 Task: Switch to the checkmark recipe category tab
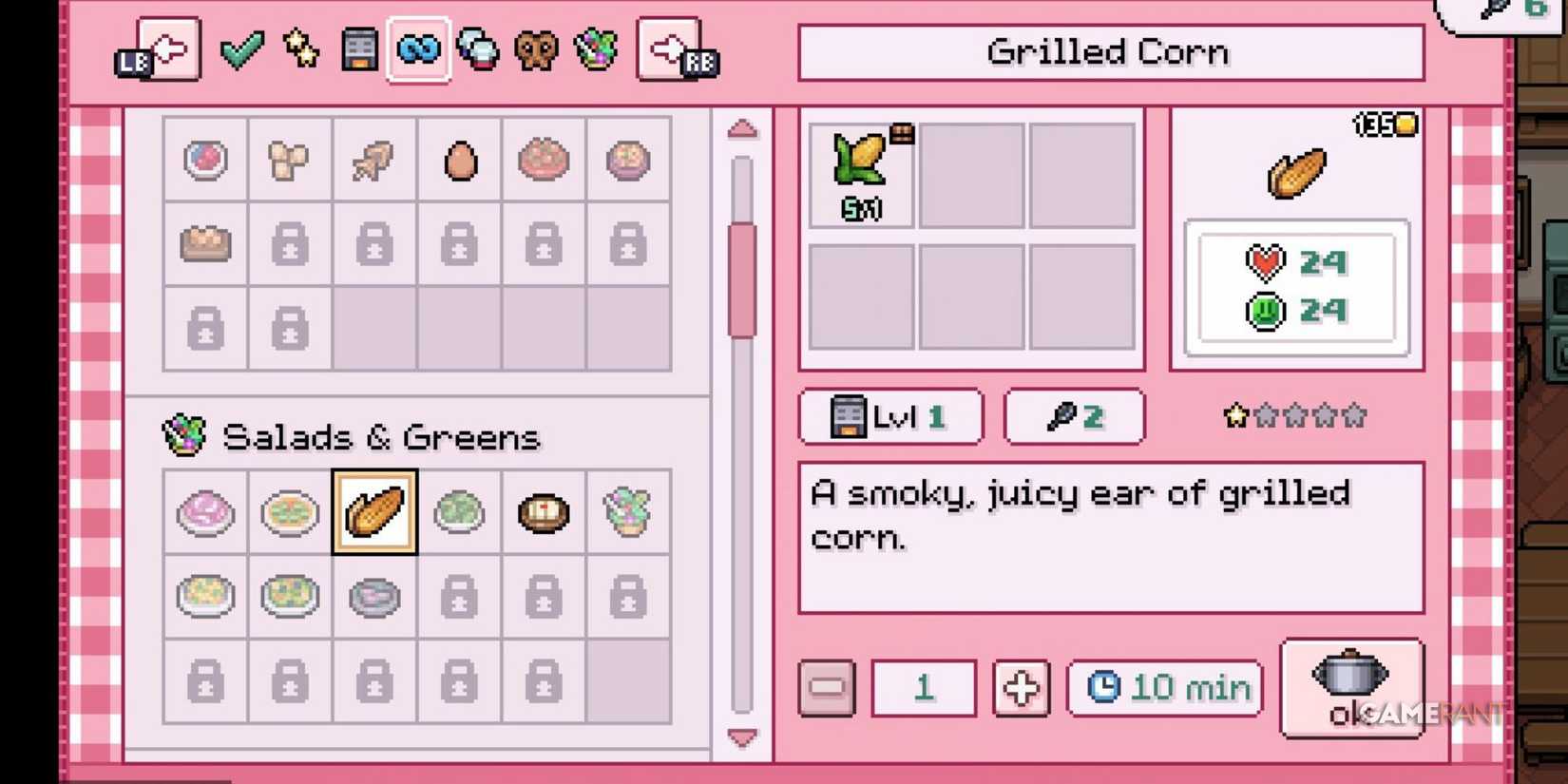[x=241, y=50]
